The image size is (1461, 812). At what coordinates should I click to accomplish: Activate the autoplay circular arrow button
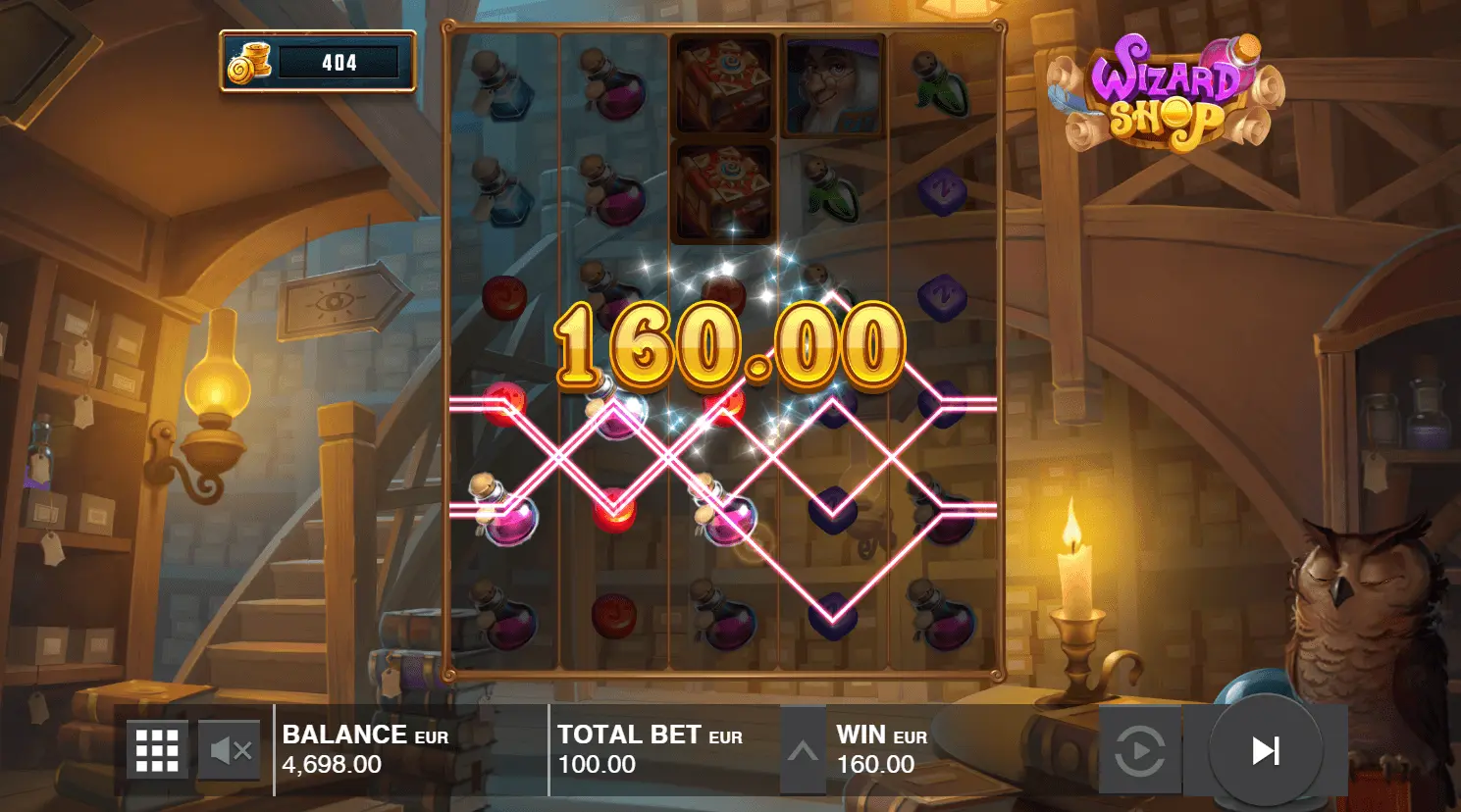tap(1140, 751)
